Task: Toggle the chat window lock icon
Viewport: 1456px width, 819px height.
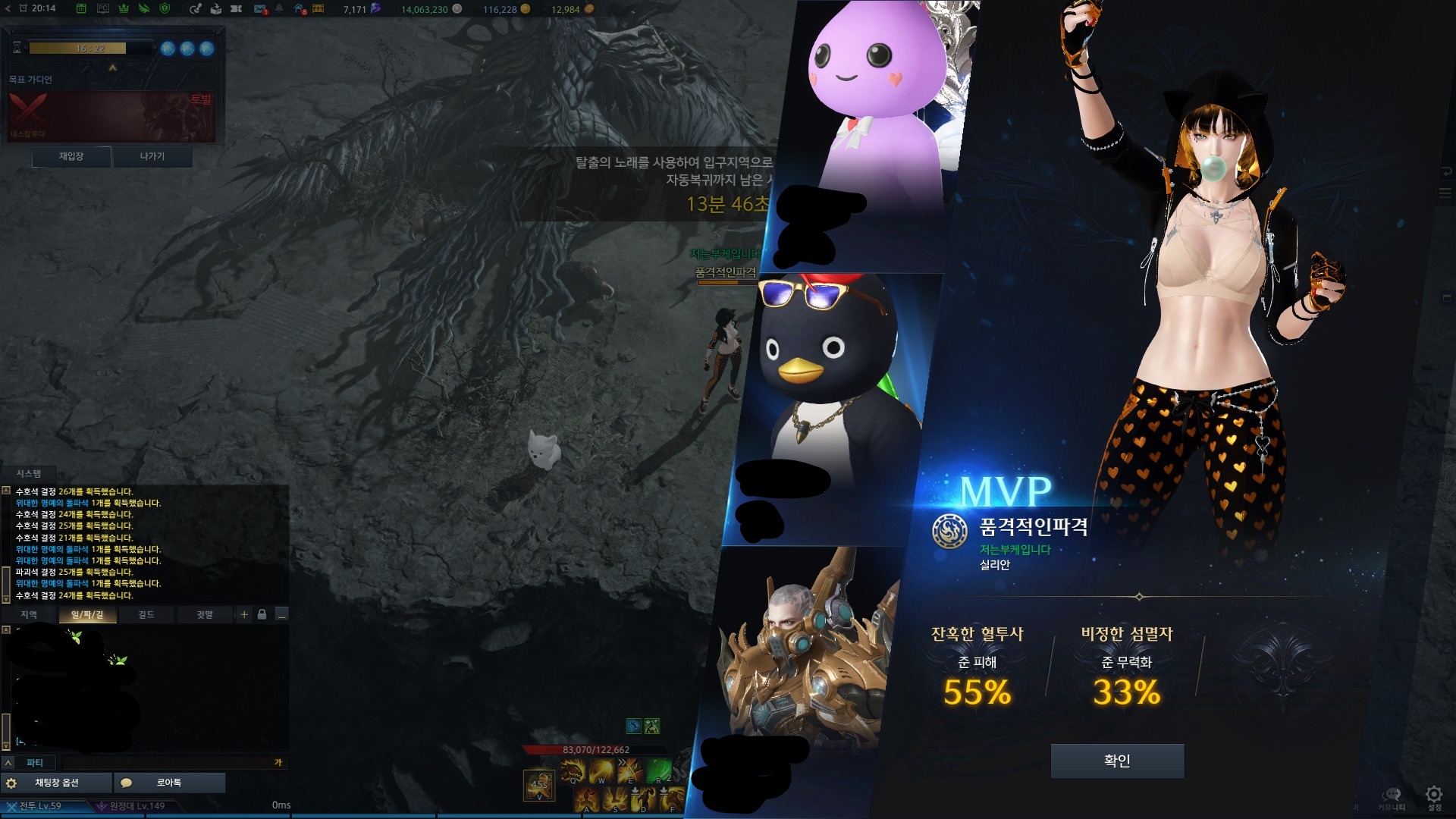Action: point(262,614)
